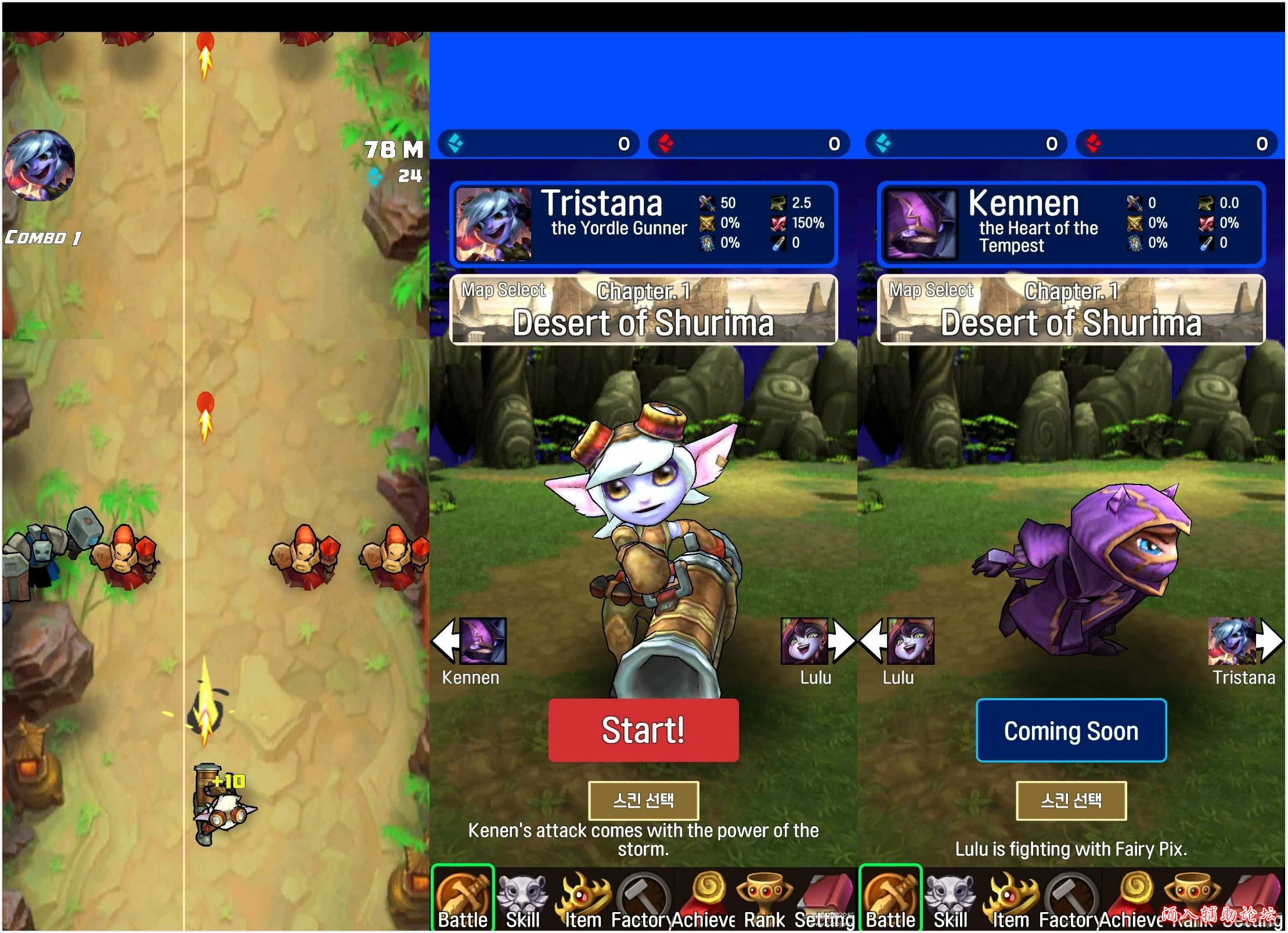Screen dimensions: 1288x933
Task: Open the Setting tab on Tristana's screen
Action: [x=824, y=899]
